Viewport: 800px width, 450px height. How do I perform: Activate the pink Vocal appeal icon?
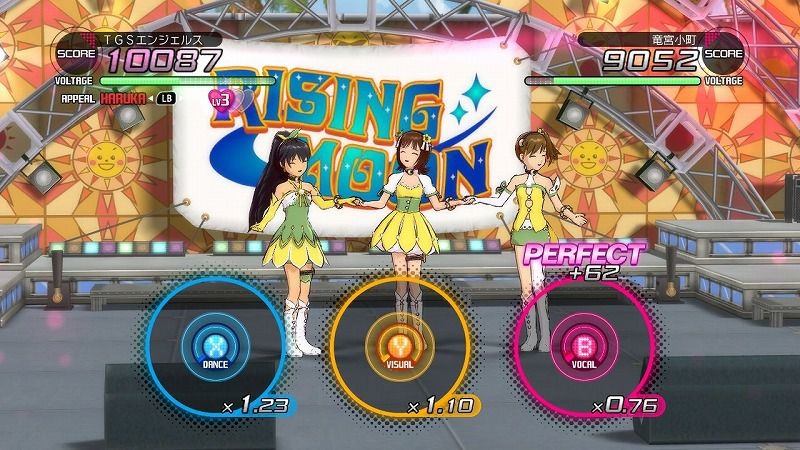(581, 346)
